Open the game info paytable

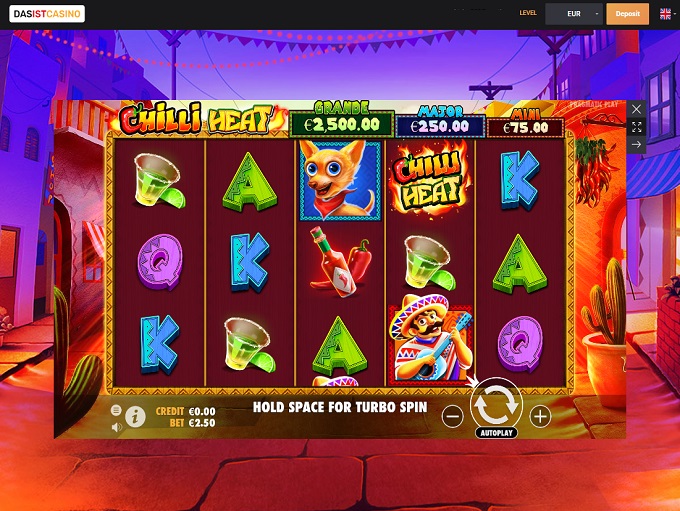pyautogui.click(x=135, y=416)
